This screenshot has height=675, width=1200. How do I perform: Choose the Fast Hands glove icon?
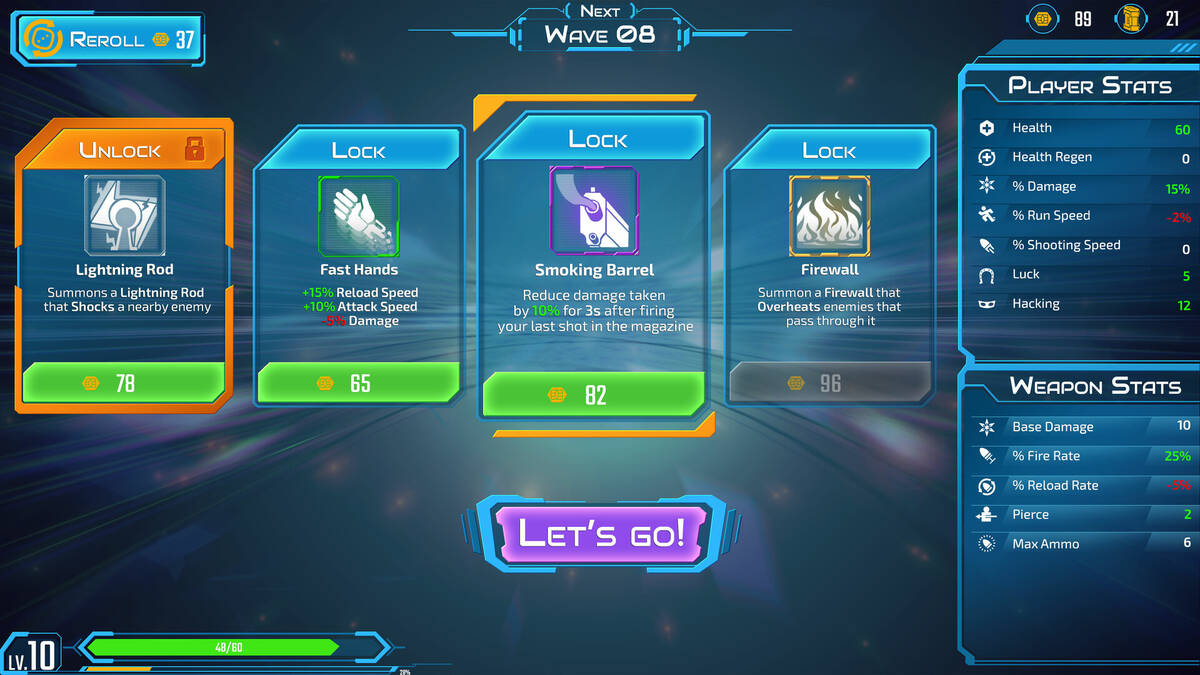click(358, 215)
